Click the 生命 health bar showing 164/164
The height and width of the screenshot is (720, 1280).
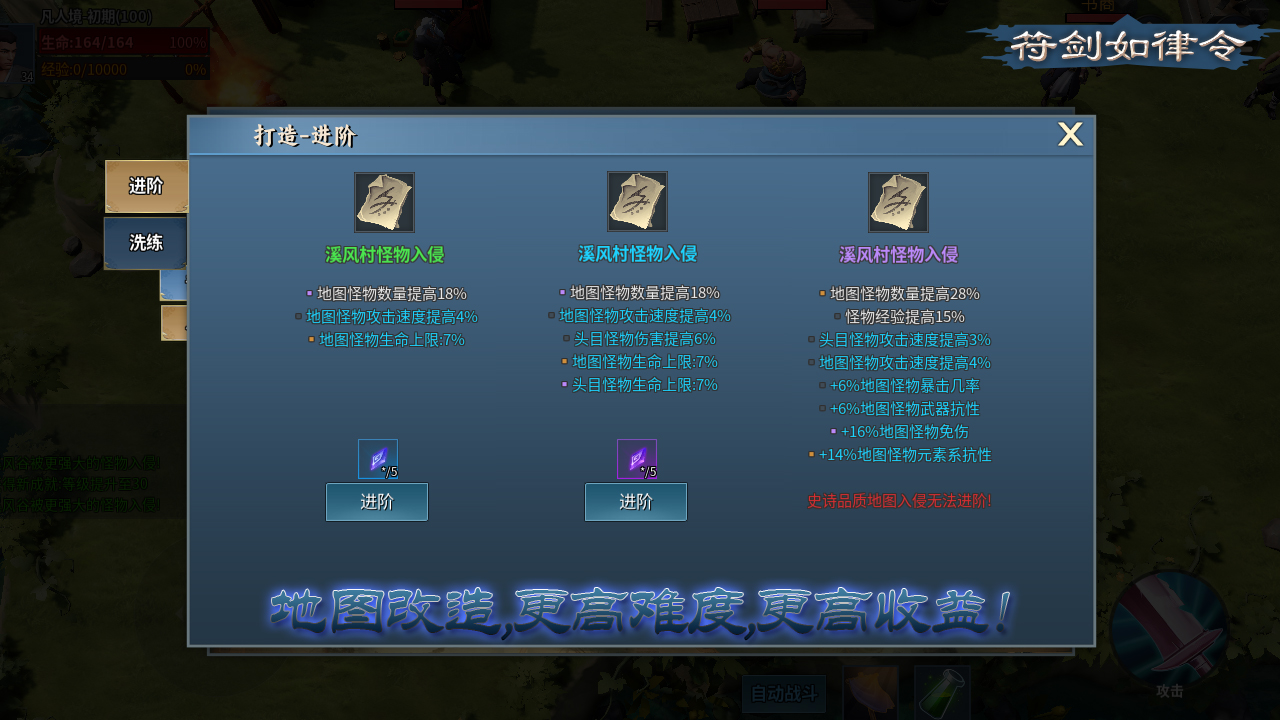click(124, 42)
